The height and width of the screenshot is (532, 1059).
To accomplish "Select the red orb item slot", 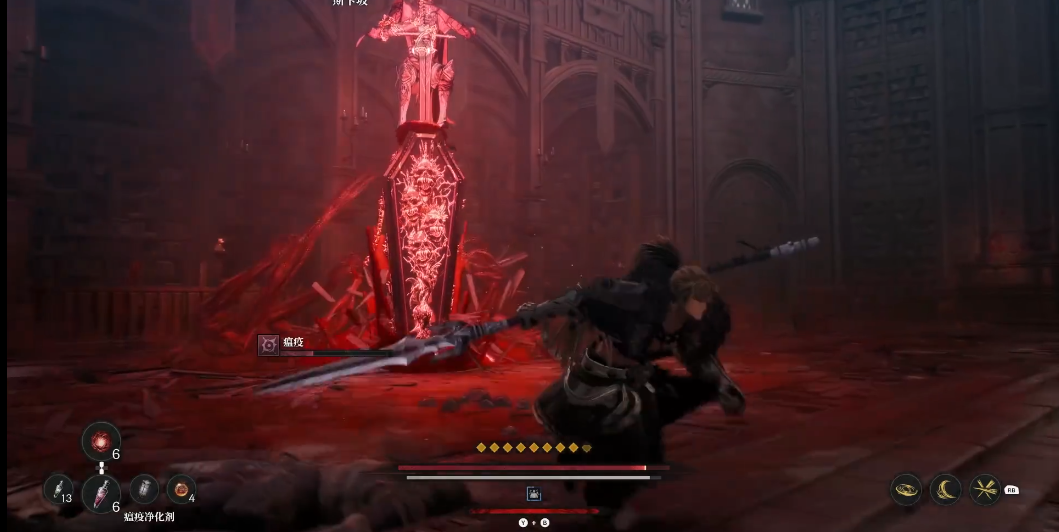I will click(101, 440).
